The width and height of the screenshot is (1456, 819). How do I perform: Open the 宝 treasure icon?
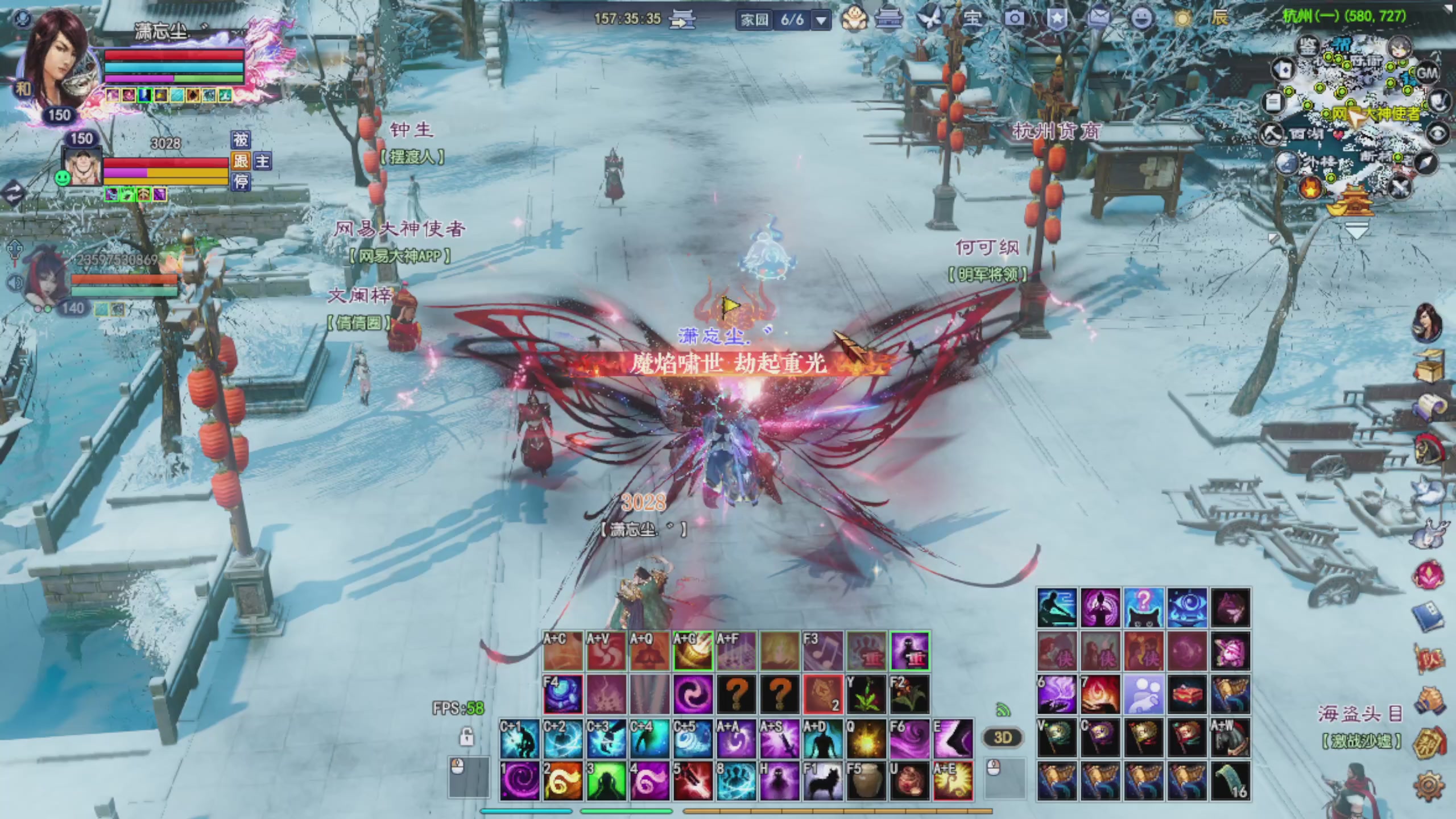point(972,18)
